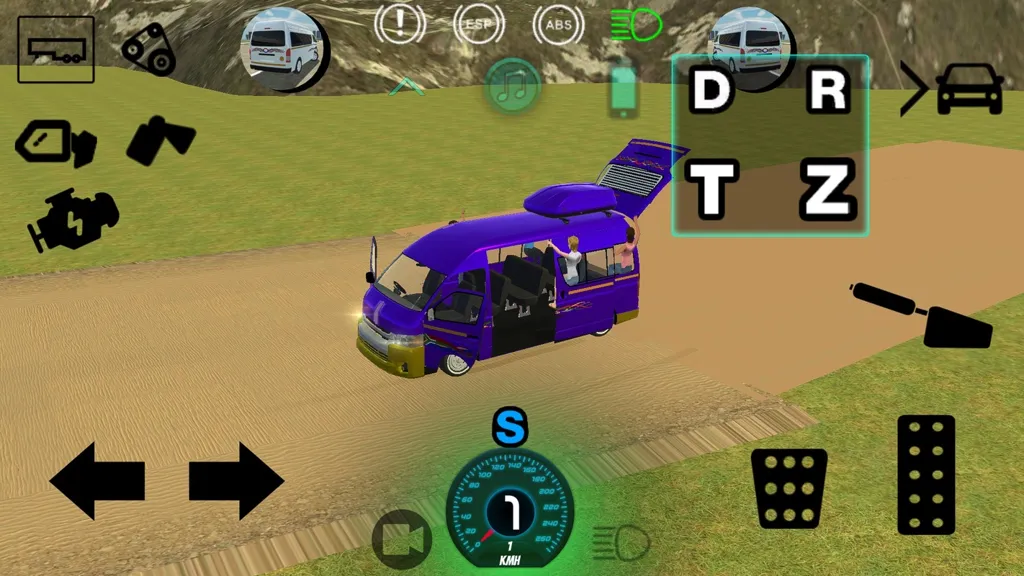The width and height of the screenshot is (1024, 576).
Task: Click the engine start icon
Action: (74, 219)
